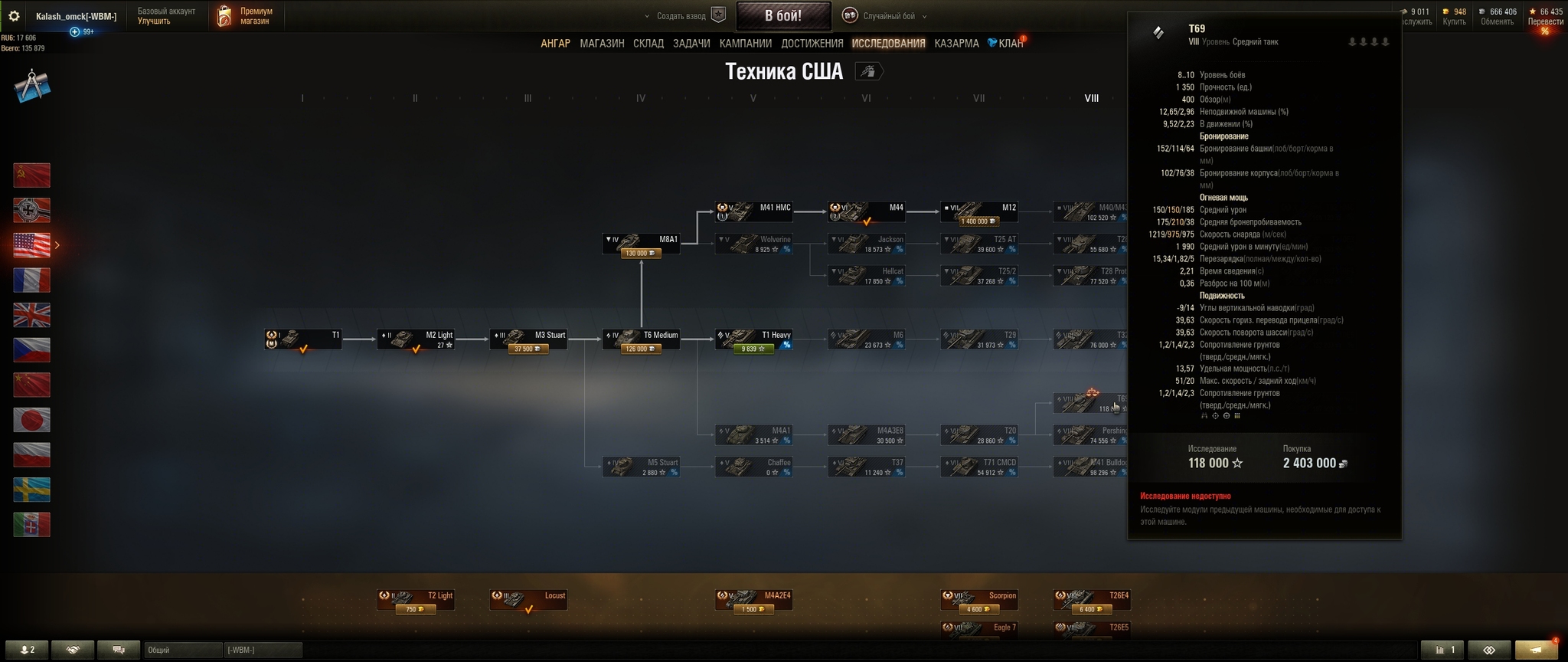Select the T6 Medium tank node
The height and width of the screenshot is (662, 1568).
coord(641,339)
